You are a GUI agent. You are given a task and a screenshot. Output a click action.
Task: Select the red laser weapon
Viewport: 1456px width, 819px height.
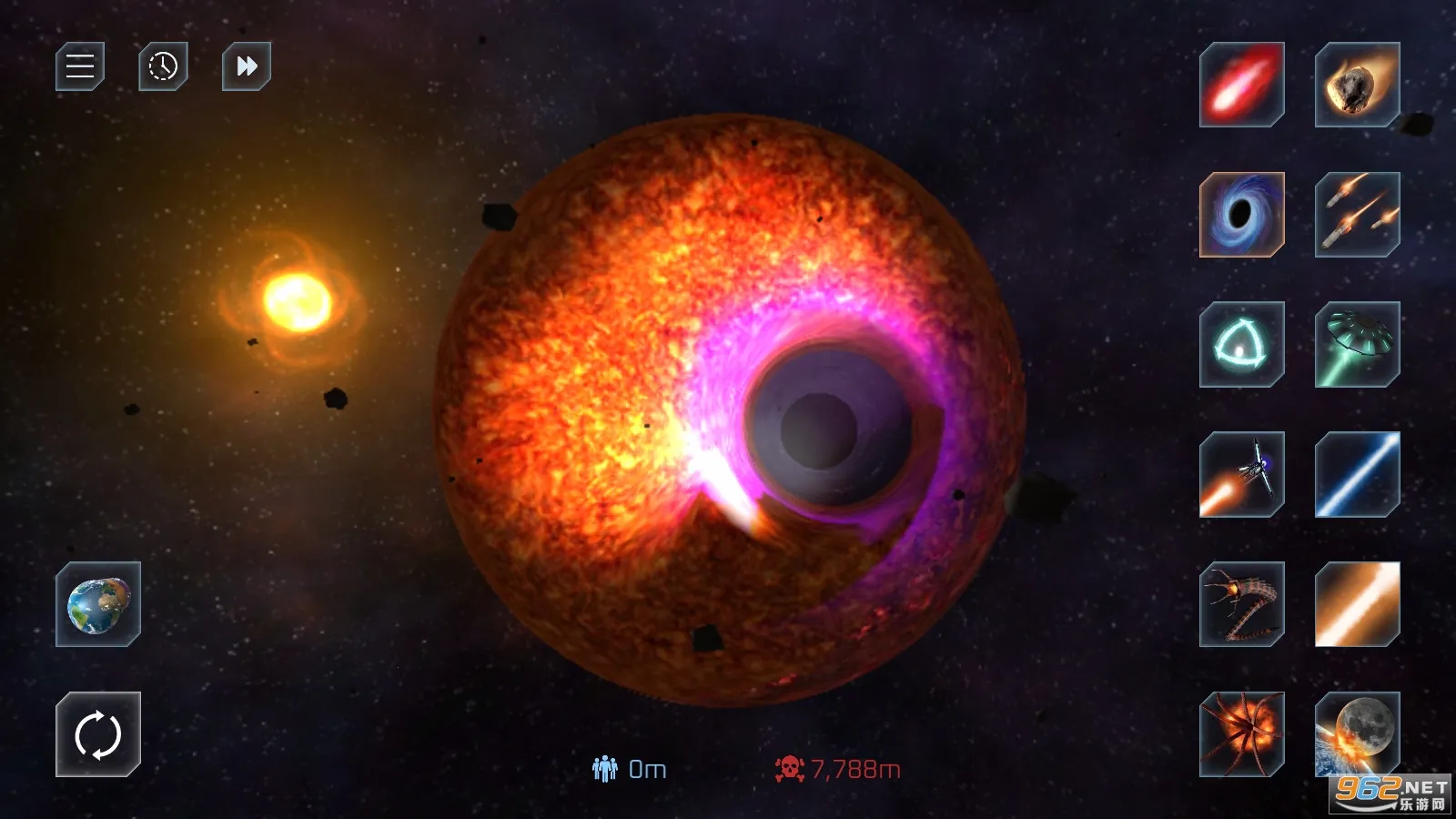coord(1241,85)
